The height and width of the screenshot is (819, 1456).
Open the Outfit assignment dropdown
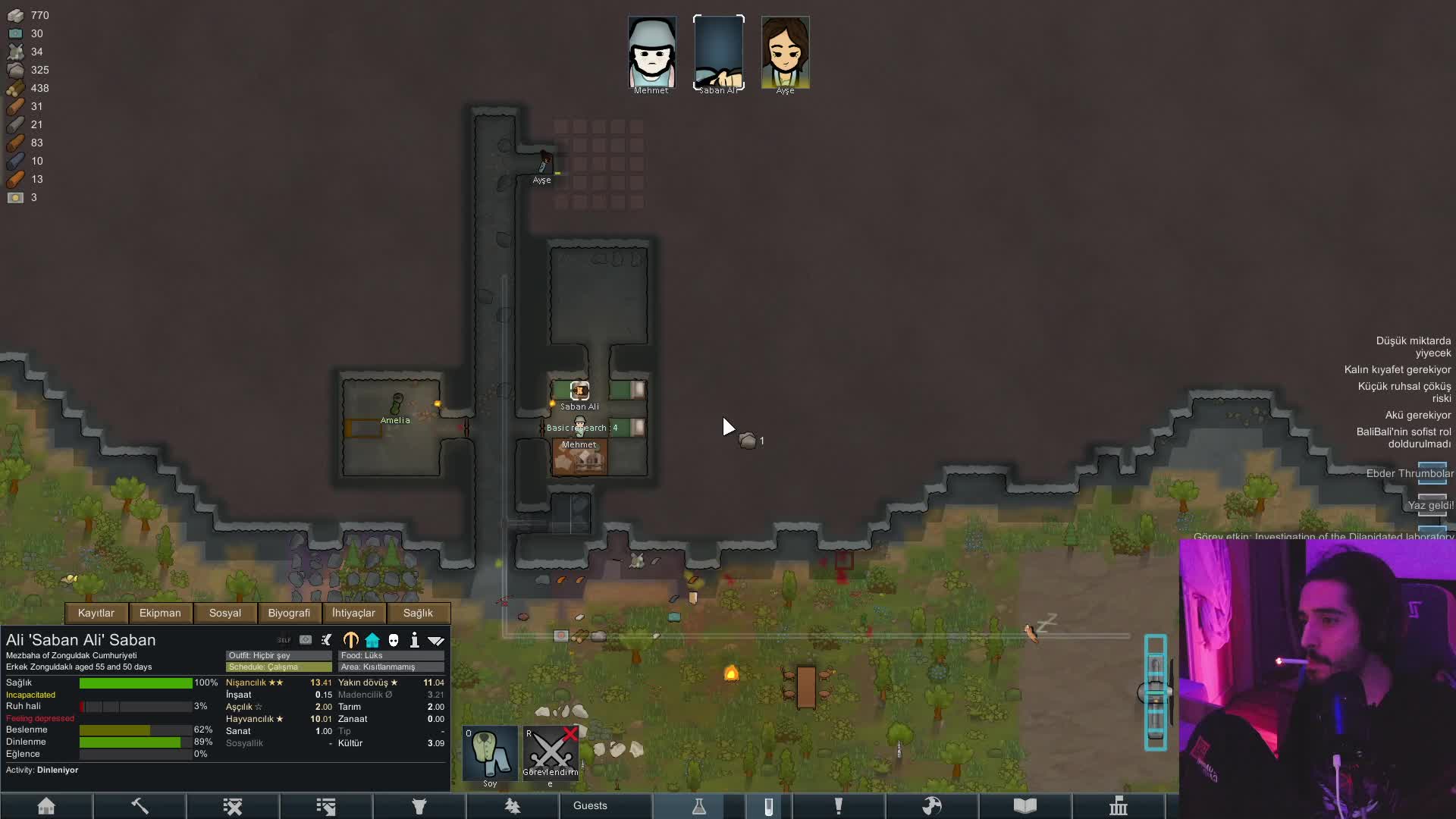point(278,655)
